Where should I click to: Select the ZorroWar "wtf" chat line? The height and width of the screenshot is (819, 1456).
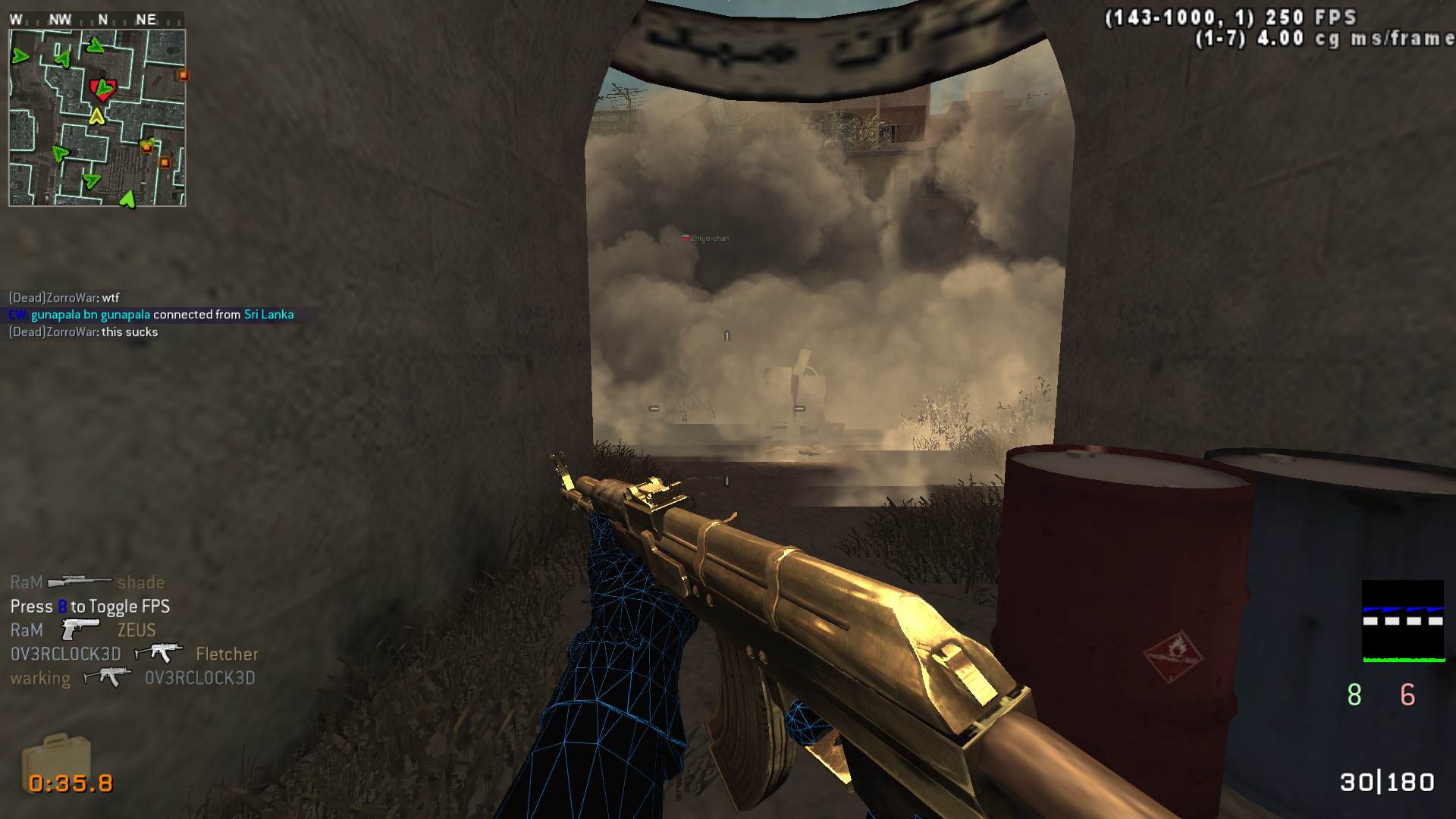[64, 298]
